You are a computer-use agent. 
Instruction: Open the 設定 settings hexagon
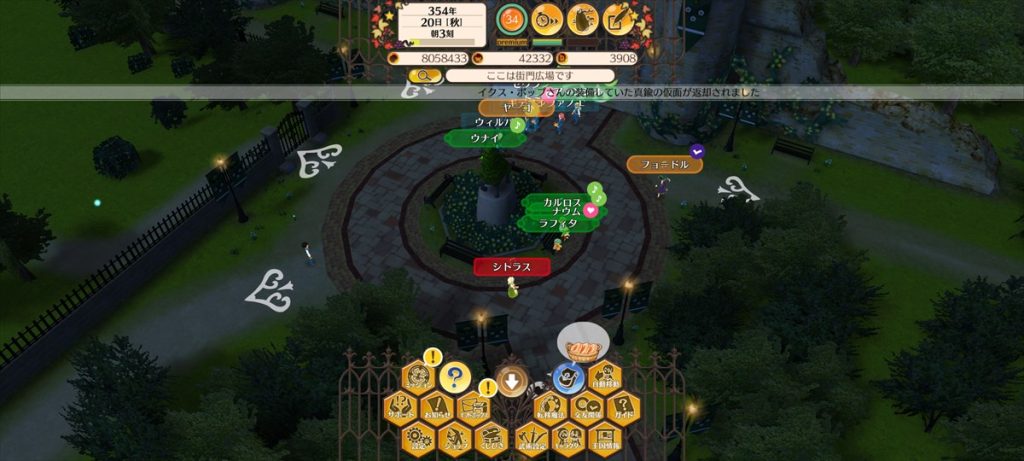419,438
